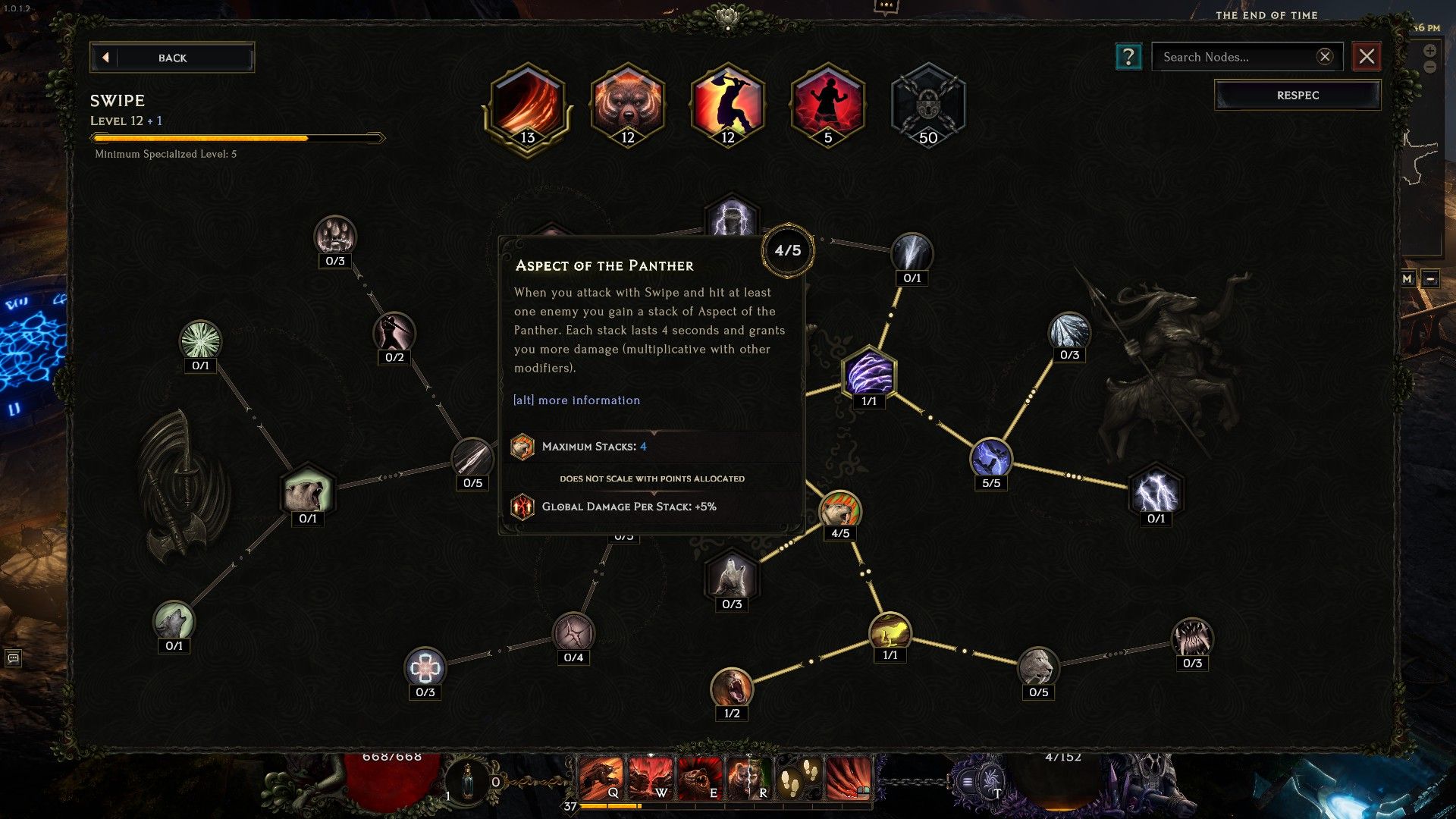Viewport: 1456px width, 819px height.
Task: Click the Back button
Action: pos(172,58)
